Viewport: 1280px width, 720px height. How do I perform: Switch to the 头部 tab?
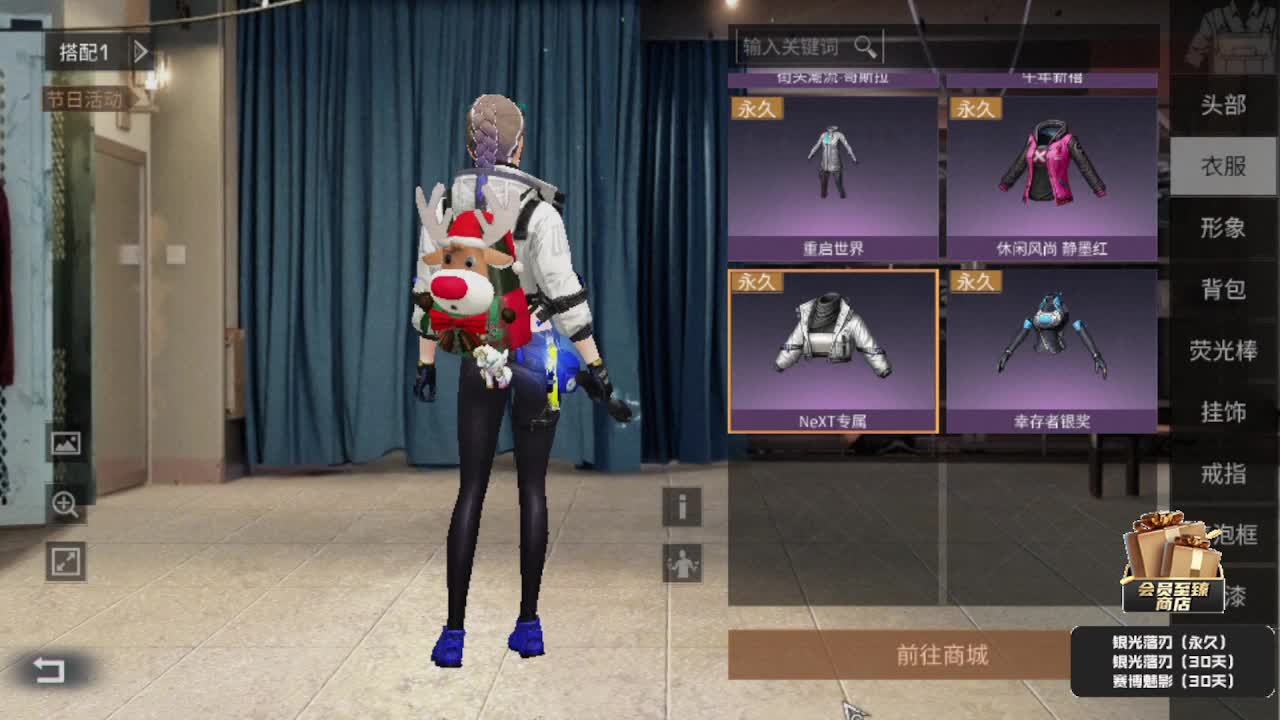(1222, 106)
